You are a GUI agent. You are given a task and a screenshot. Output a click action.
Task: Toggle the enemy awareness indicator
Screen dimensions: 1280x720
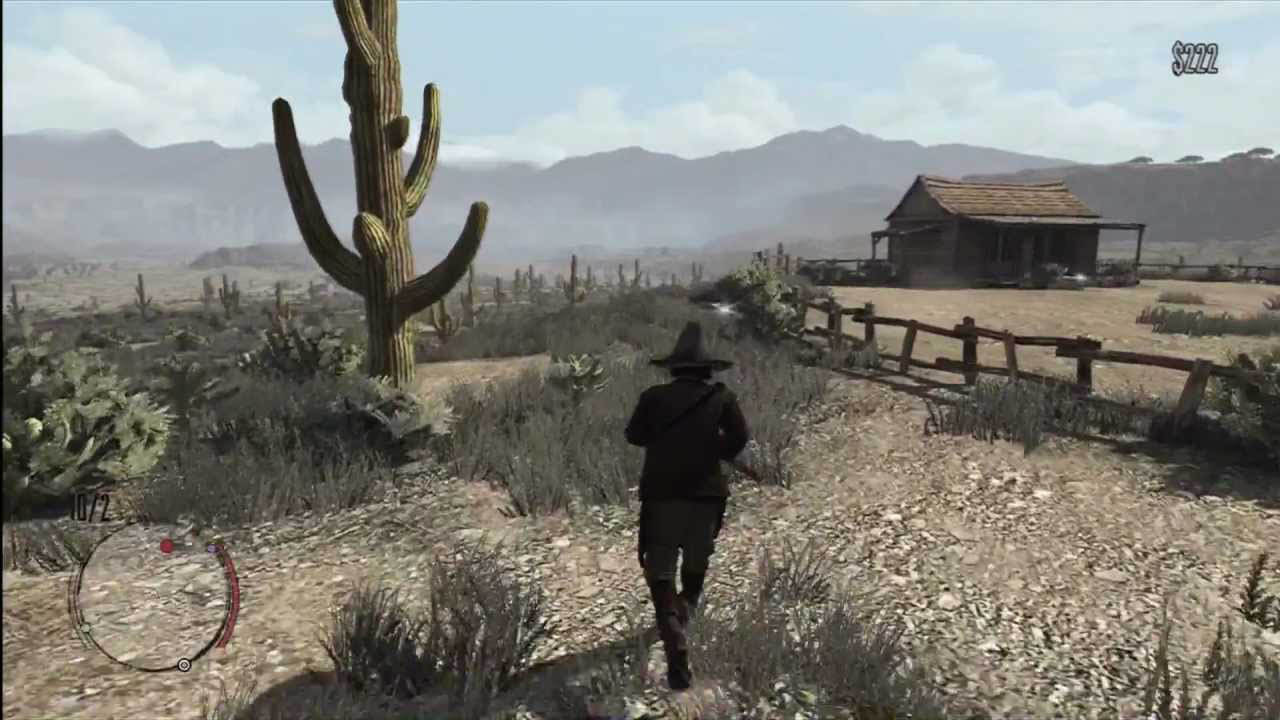pos(167,546)
